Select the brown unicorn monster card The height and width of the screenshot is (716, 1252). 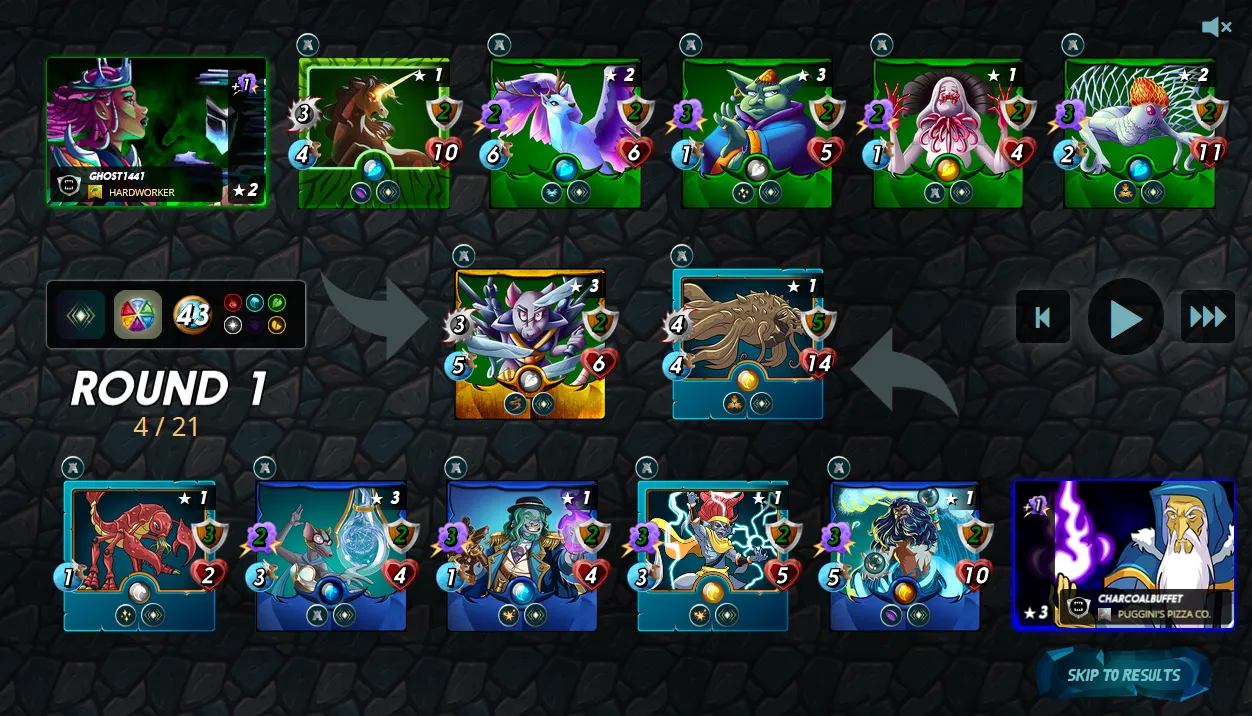pos(373,132)
